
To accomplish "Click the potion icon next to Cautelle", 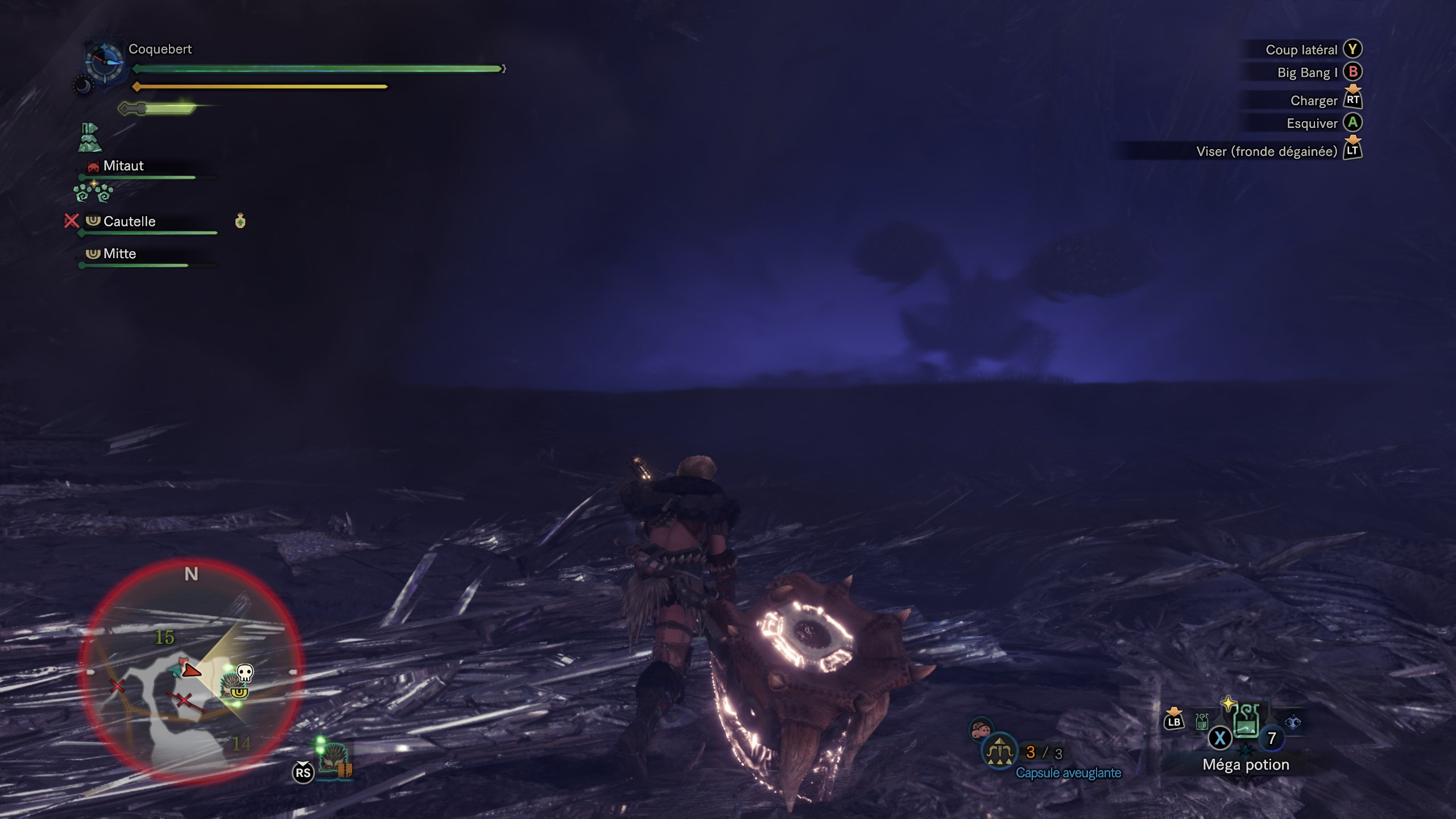I will click(x=240, y=221).
